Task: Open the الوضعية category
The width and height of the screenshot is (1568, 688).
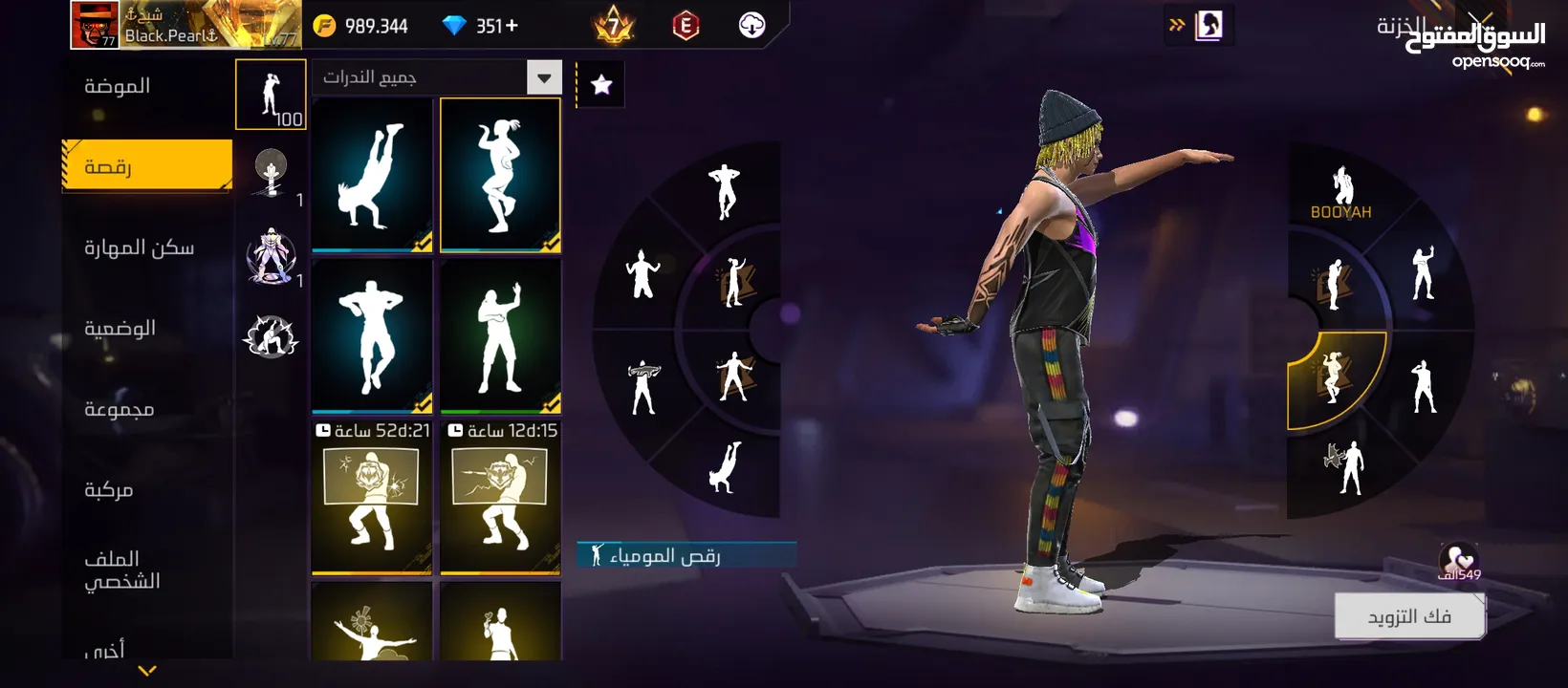Action: coord(120,328)
